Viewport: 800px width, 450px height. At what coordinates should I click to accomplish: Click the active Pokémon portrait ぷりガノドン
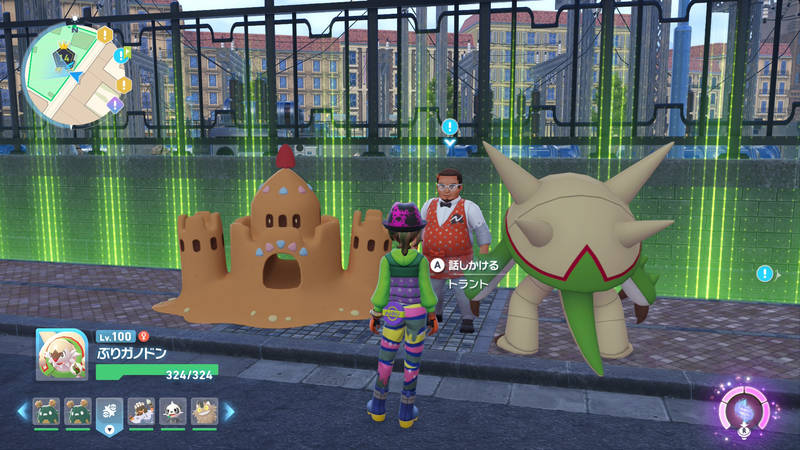62,356
